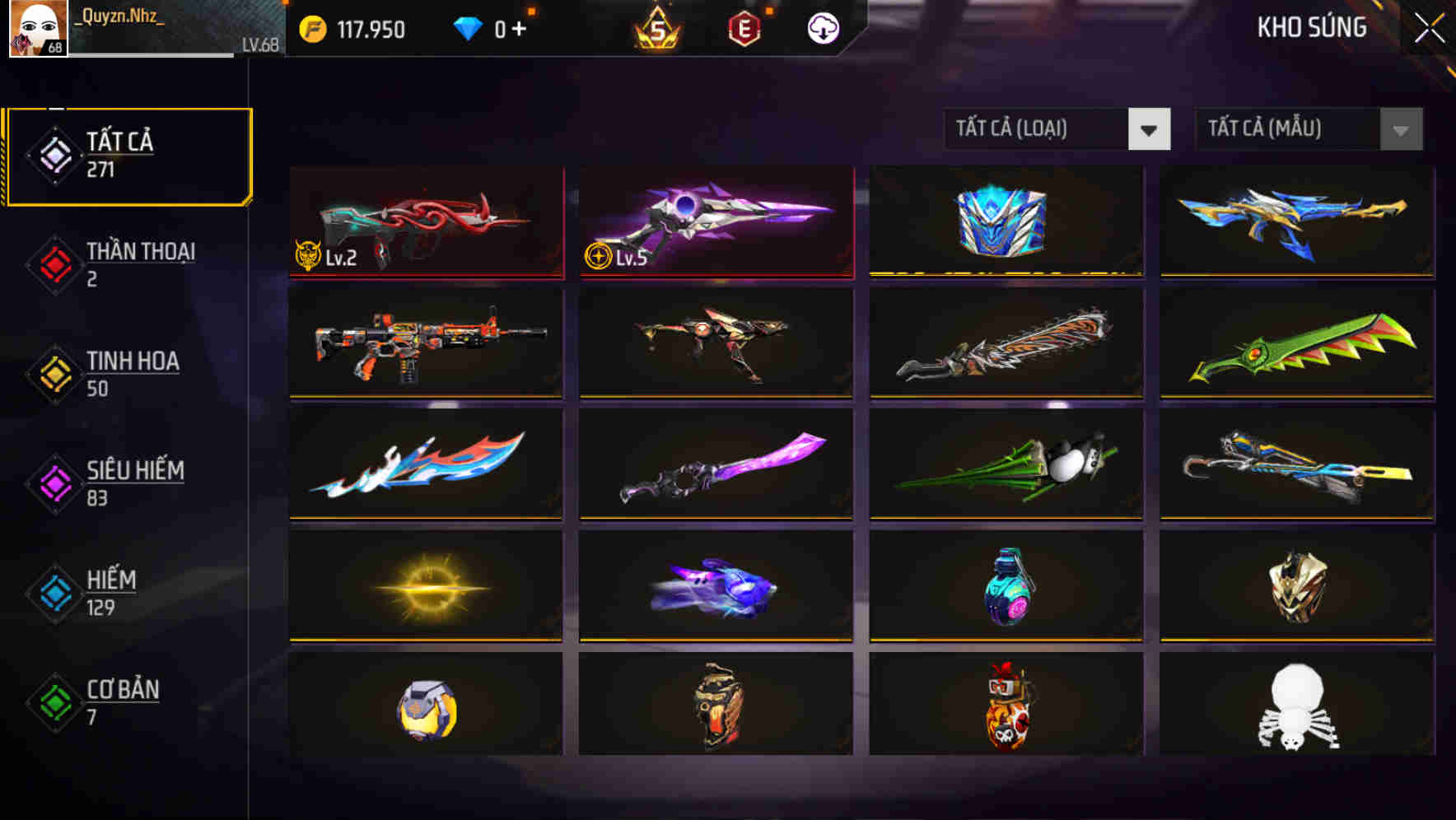Open the TẤT CẢ (MẪU) dropdown
The image size is (1456, 820).
point(1281,129)
